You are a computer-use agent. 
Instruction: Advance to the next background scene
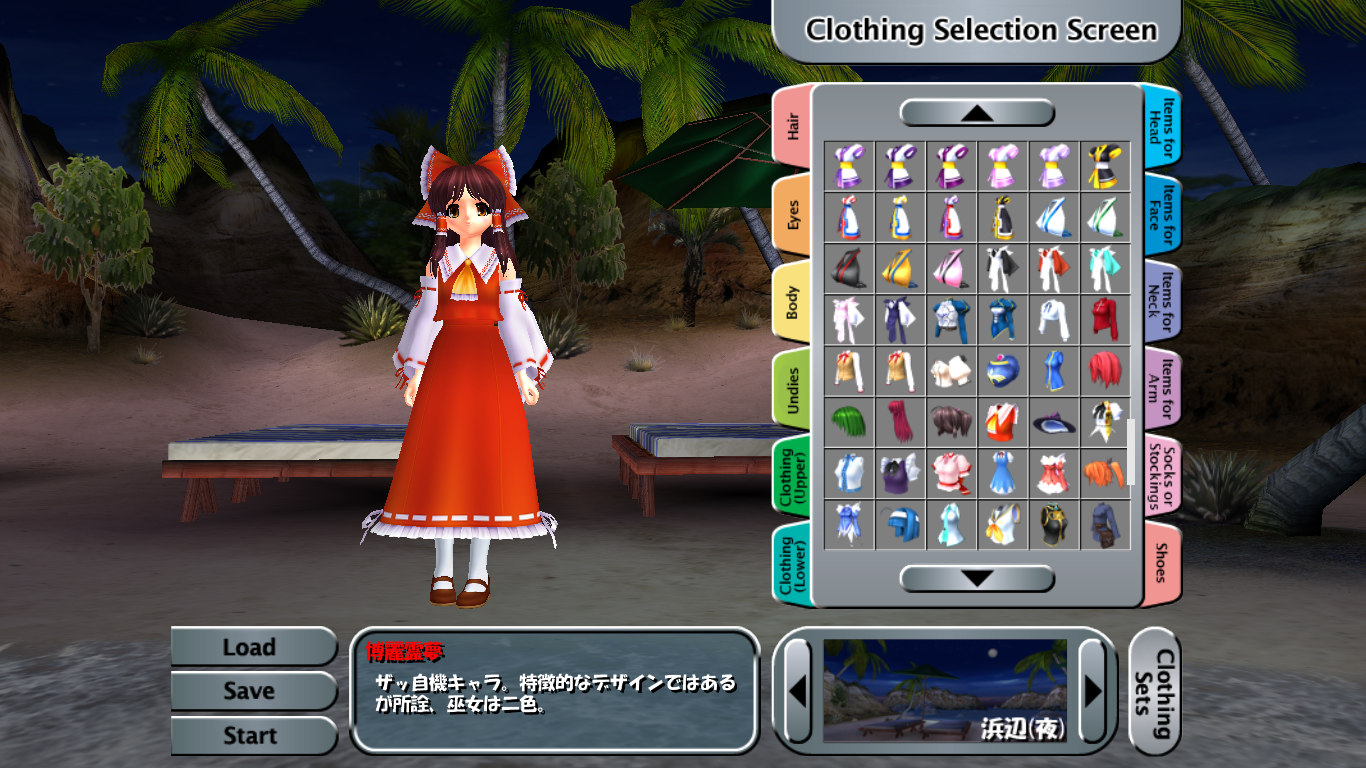pyautogui.click(x=1092, y=690)
